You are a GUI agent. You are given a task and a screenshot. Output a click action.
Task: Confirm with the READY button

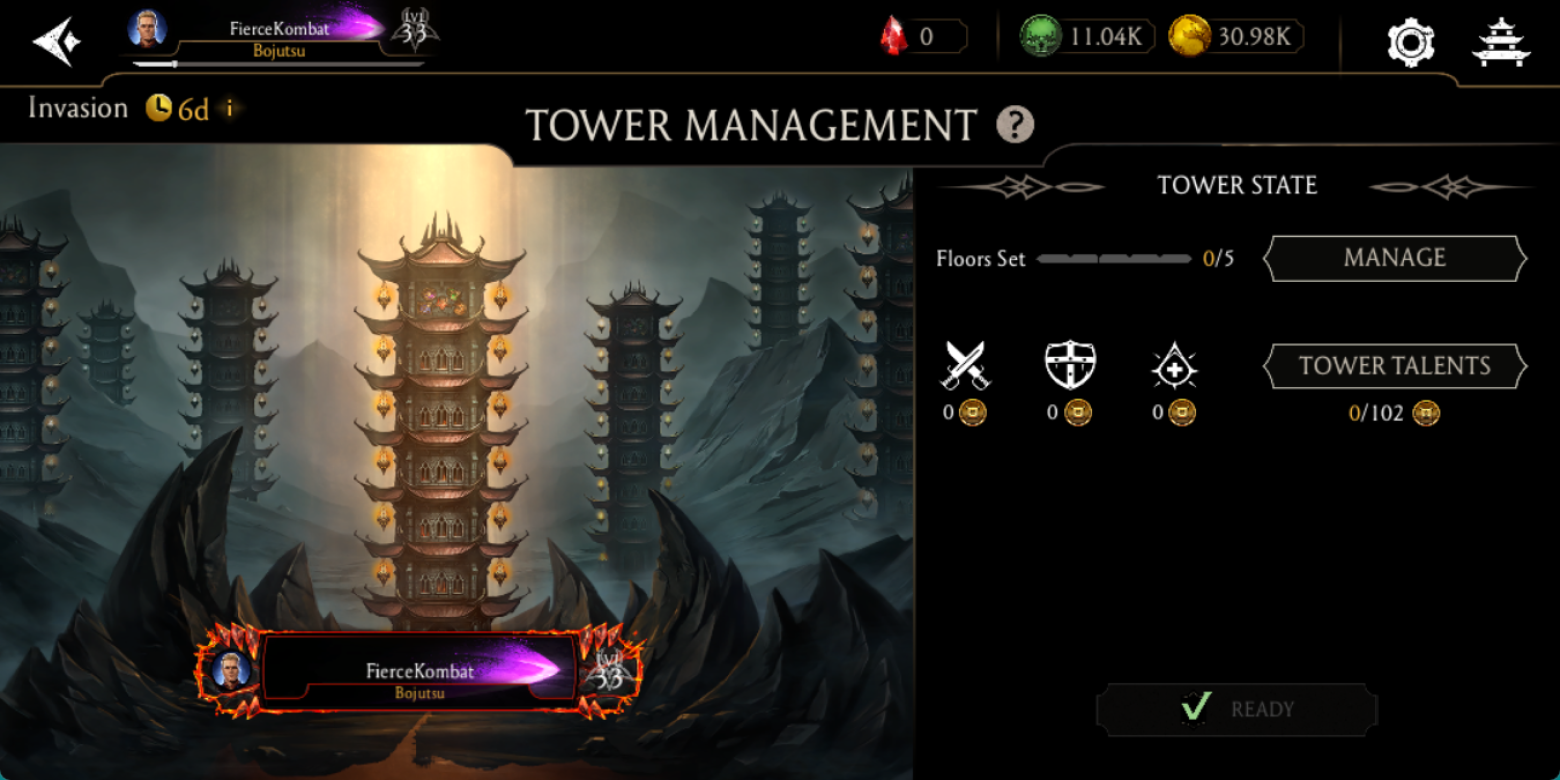pos(1236,709)
